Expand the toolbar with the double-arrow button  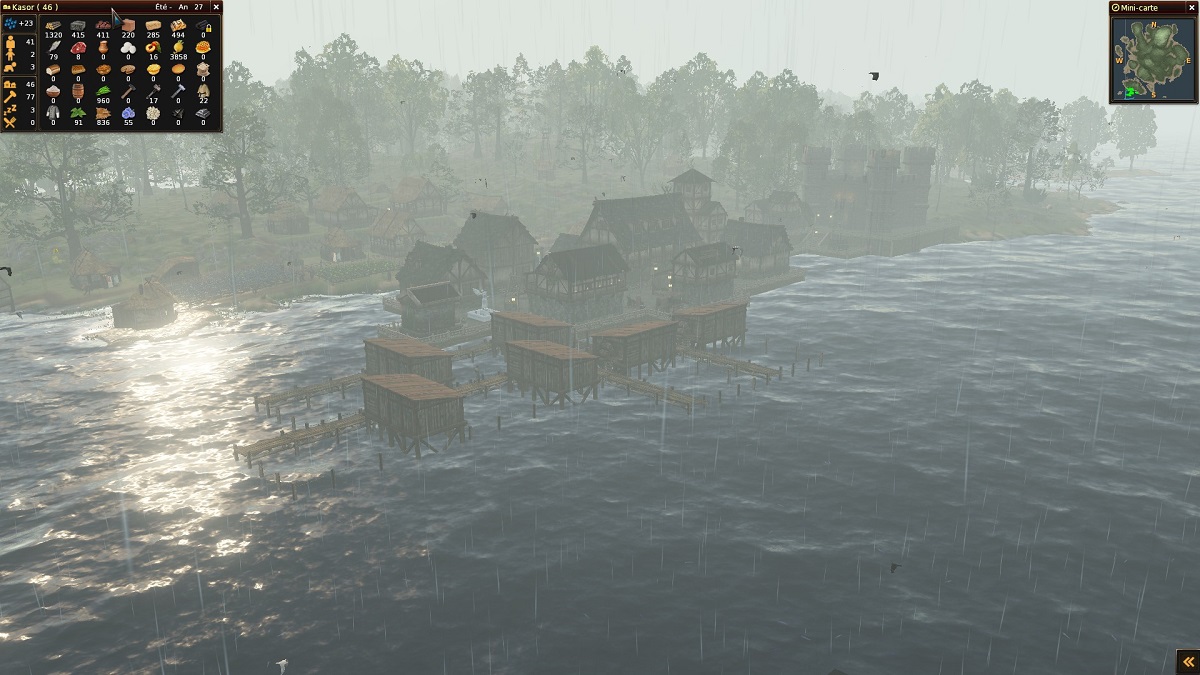[x=1187, y=660]
